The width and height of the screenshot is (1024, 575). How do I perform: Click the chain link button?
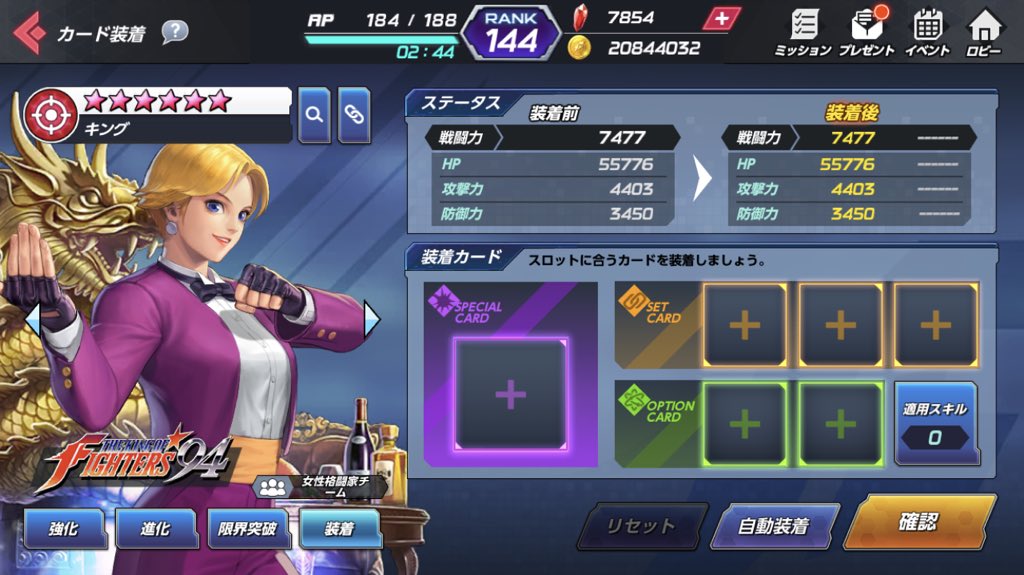(x=354, y=115)
